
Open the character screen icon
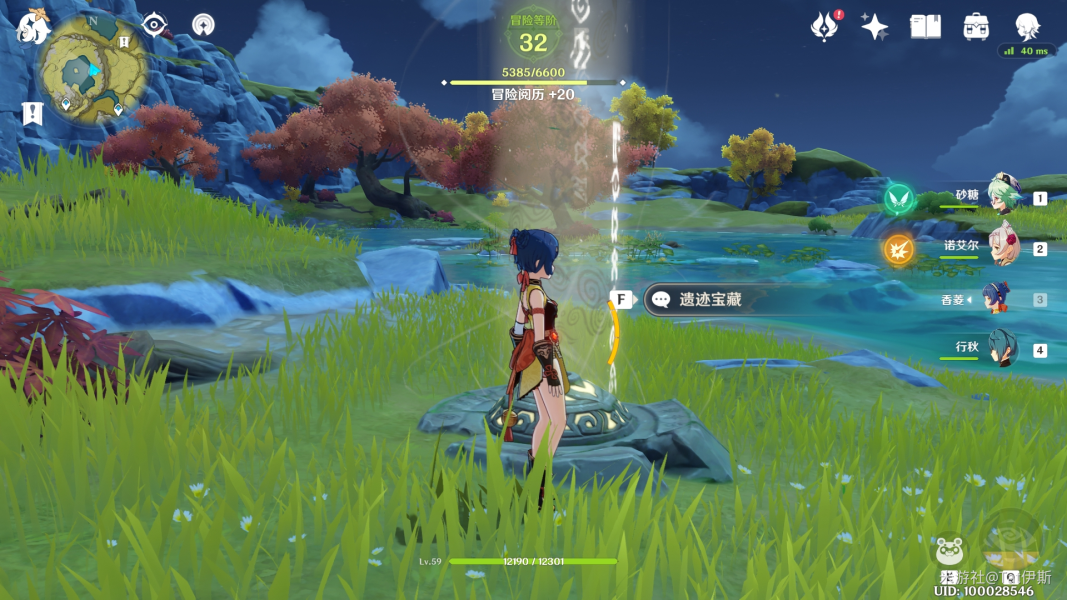coord(1027,26)
